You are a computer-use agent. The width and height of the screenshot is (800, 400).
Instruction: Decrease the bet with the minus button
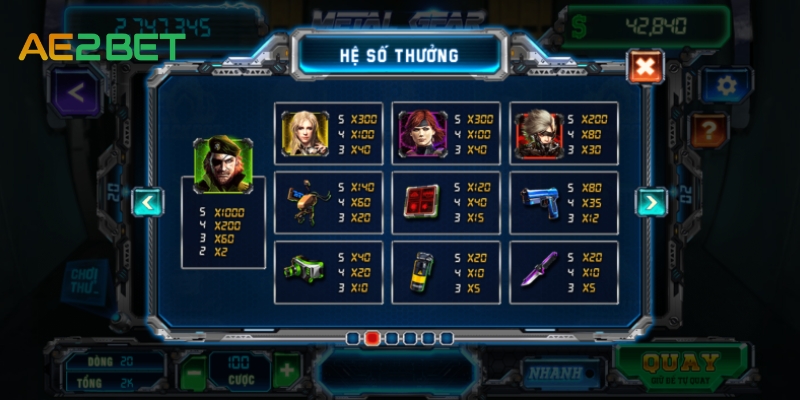point(194,371)
